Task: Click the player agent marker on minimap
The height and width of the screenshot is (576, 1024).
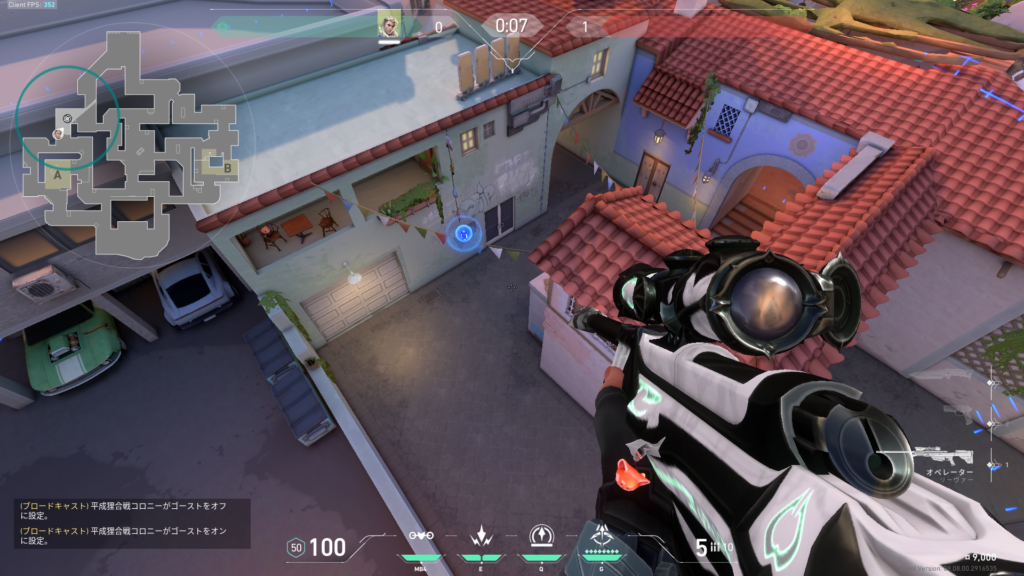Action: 58,132
